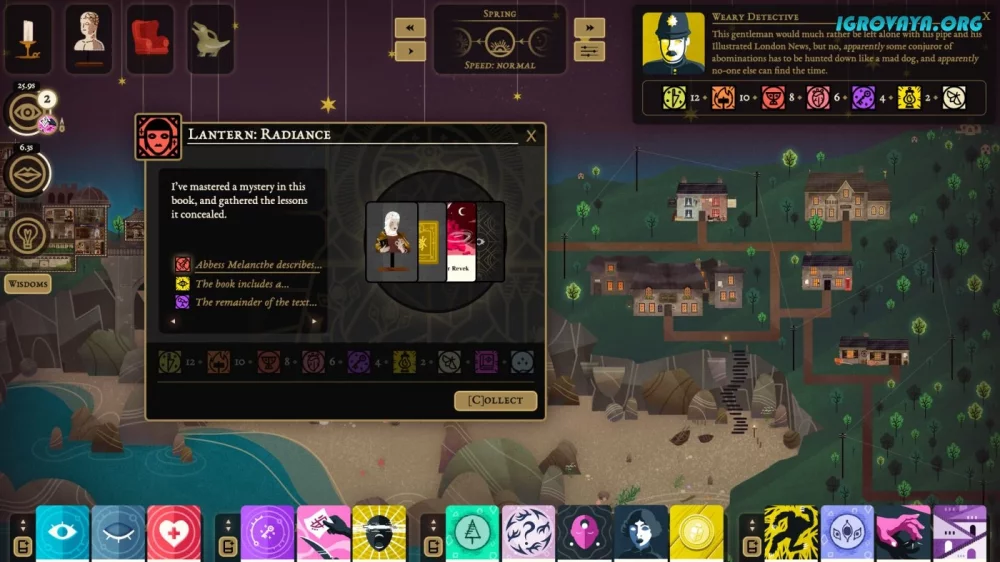The image size is (1000, 562).
Task: Select the green bird jug item slot
Action: (x=211, y=38)
